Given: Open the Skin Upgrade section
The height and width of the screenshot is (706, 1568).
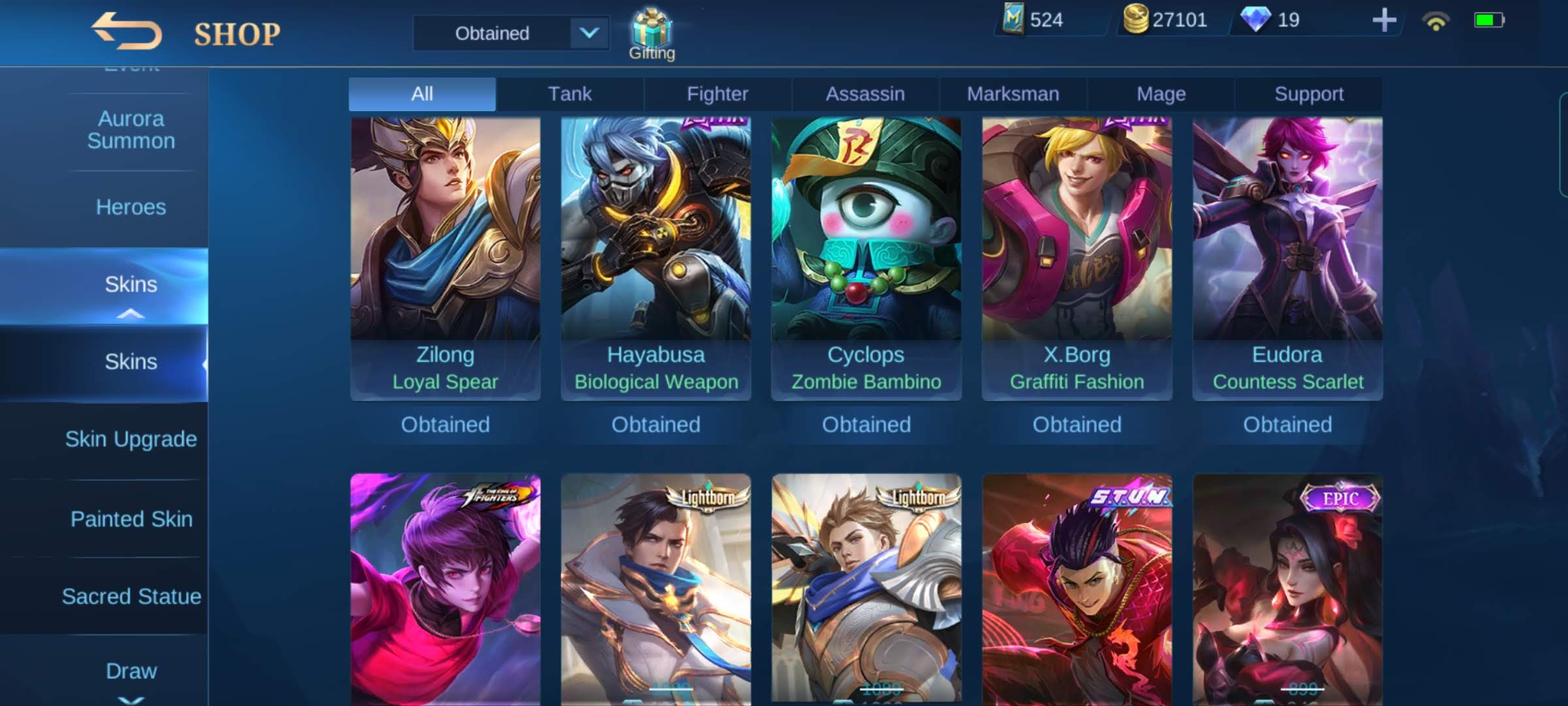Looking at the screenshot, I should pos(132,439).
